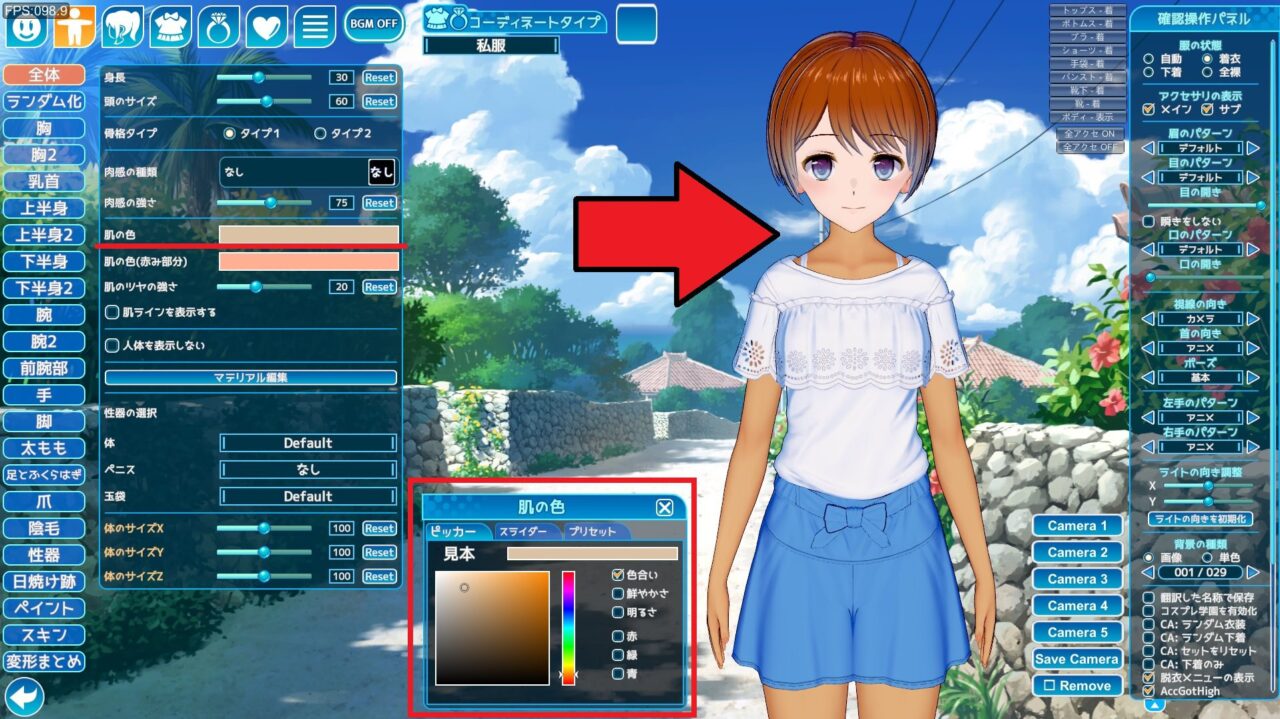Select the 下着 clothing state
Viewport: 1280px width, 719px height.
click(x=1148, y=72)
